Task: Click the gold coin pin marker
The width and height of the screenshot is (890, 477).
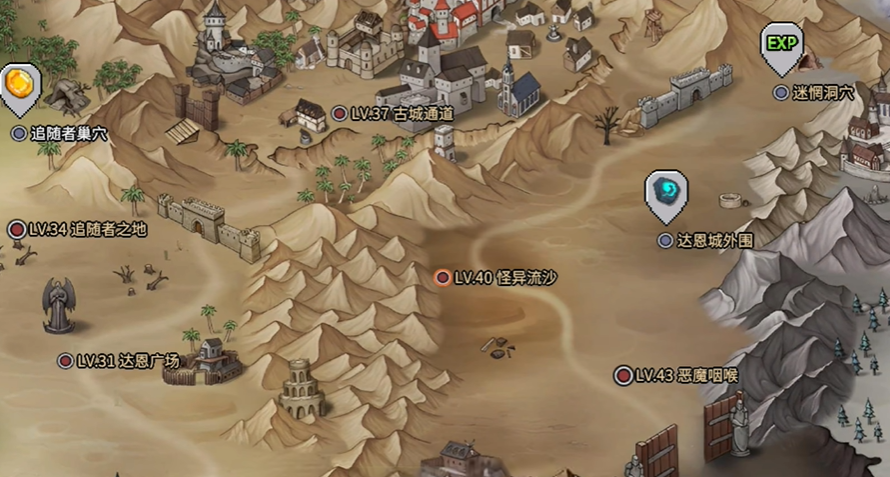Action: click(18, 83)
